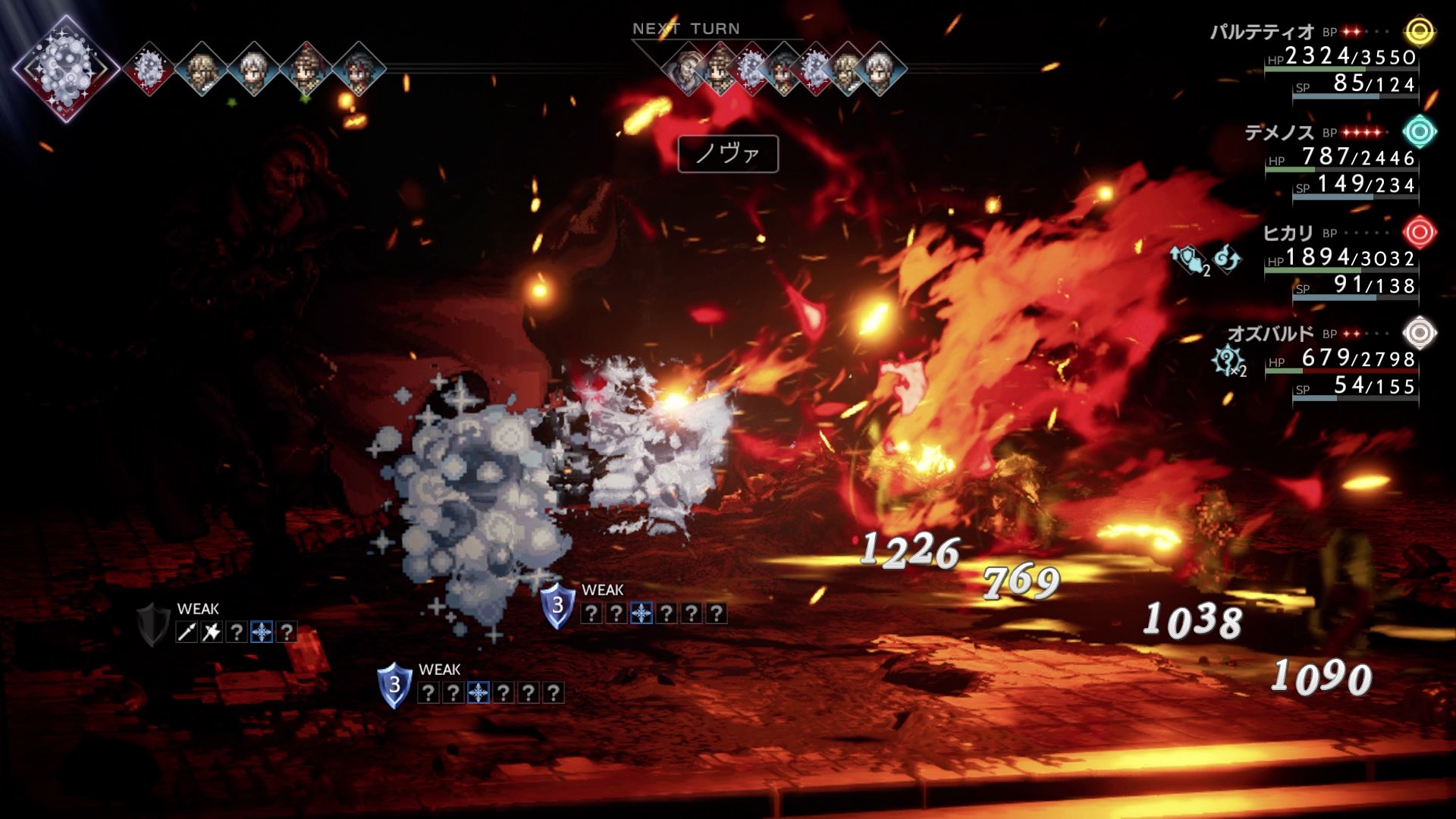
Task: Click the axe weakness icon
Action: (x=212, y=632)
